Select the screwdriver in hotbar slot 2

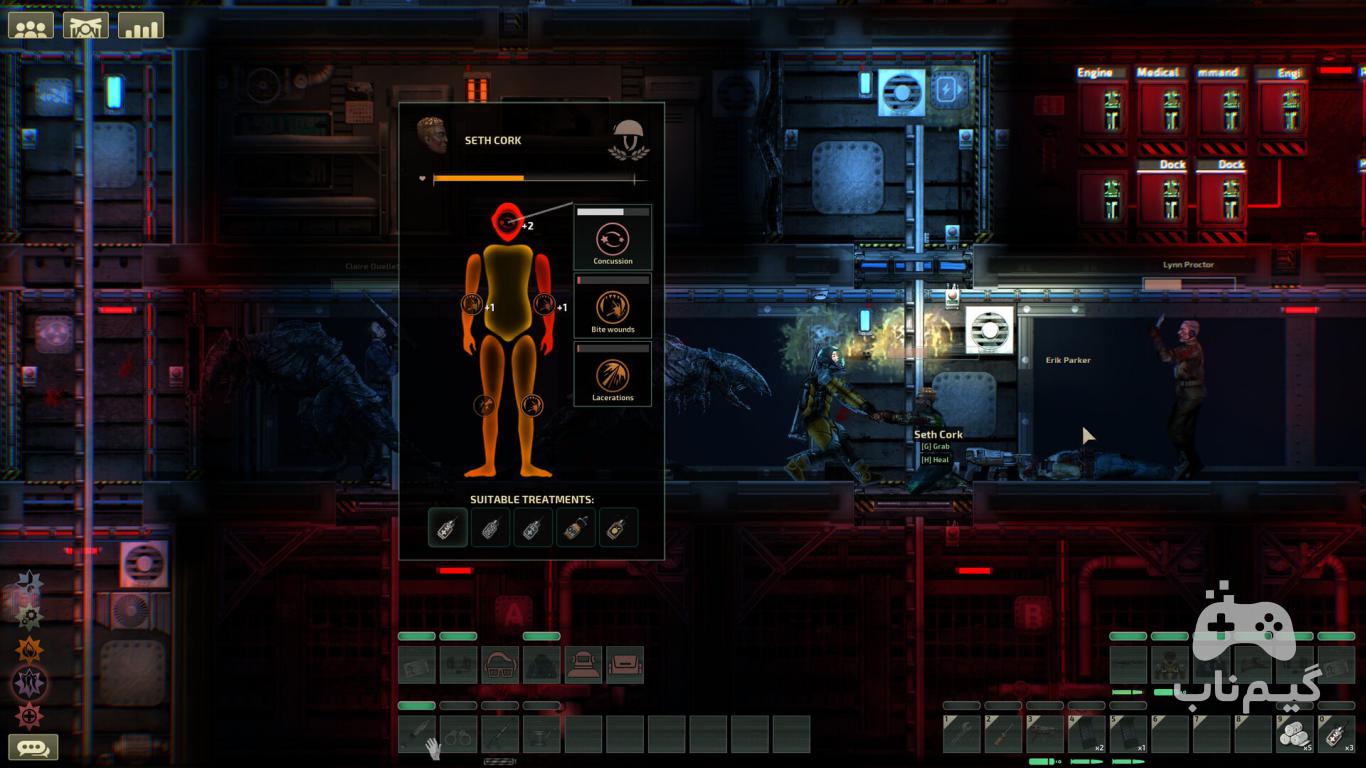1003,734
